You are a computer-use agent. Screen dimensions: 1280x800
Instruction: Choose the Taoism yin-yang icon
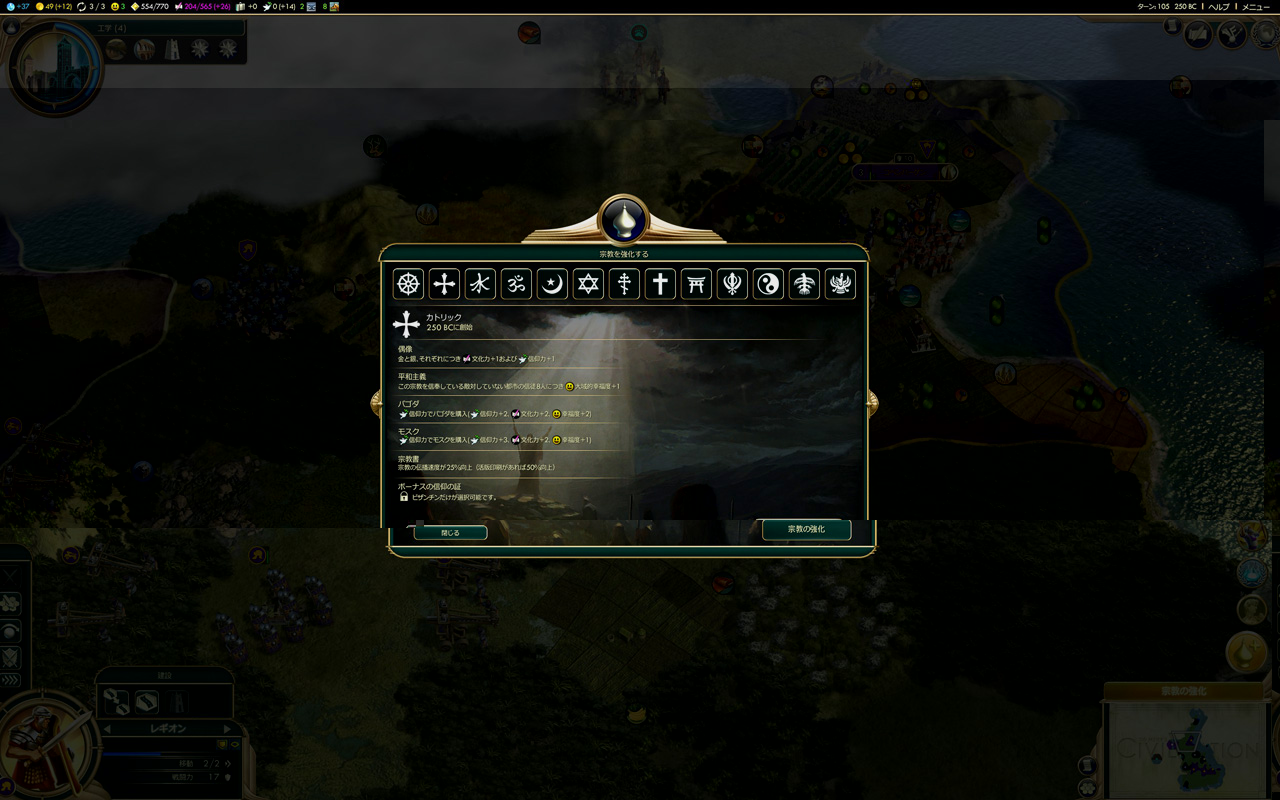click(768, 284)
